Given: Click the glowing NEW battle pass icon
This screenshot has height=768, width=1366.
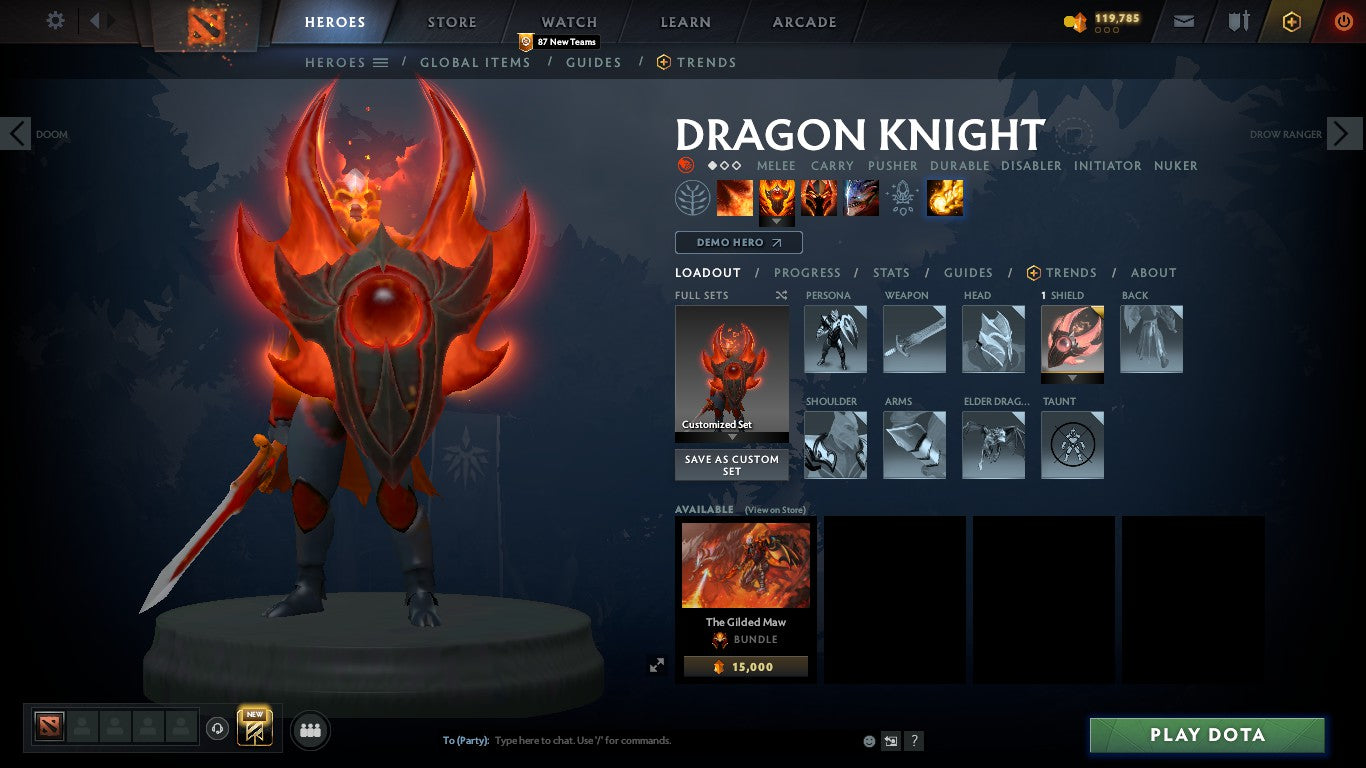Looking at the screenshot, I should coord(253,729).
